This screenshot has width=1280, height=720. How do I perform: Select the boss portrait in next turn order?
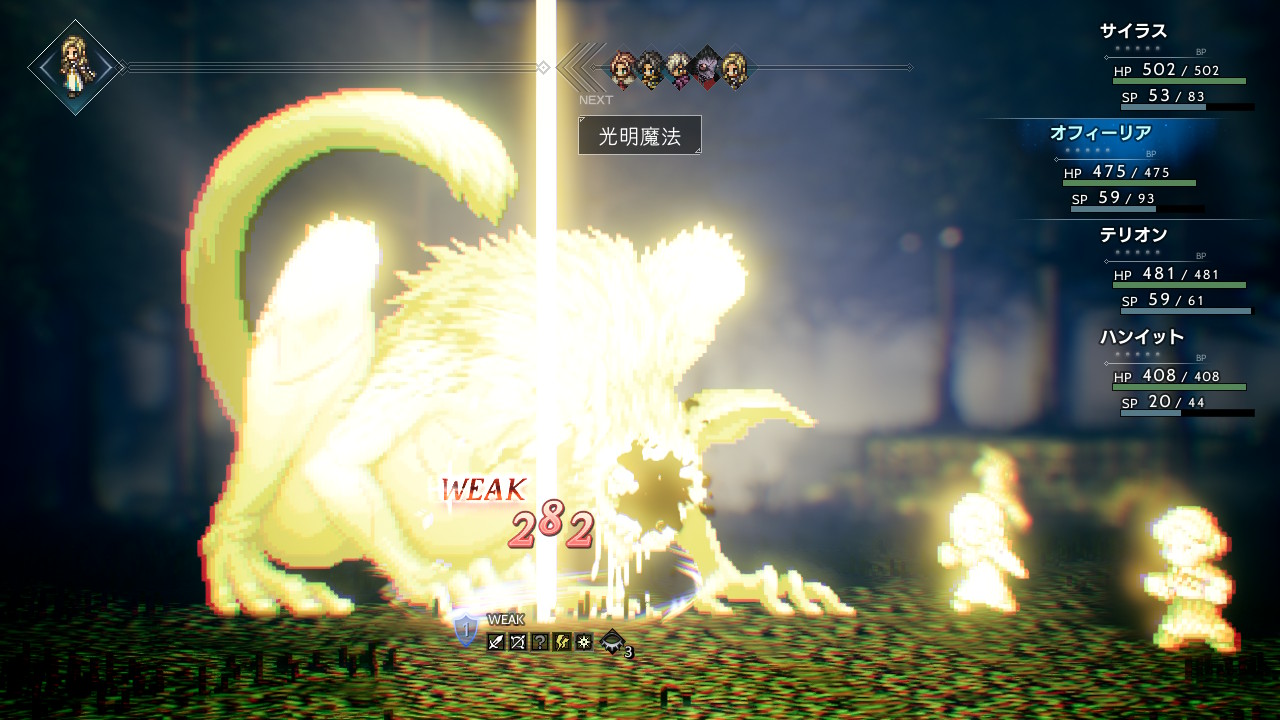tap(707, 67)
